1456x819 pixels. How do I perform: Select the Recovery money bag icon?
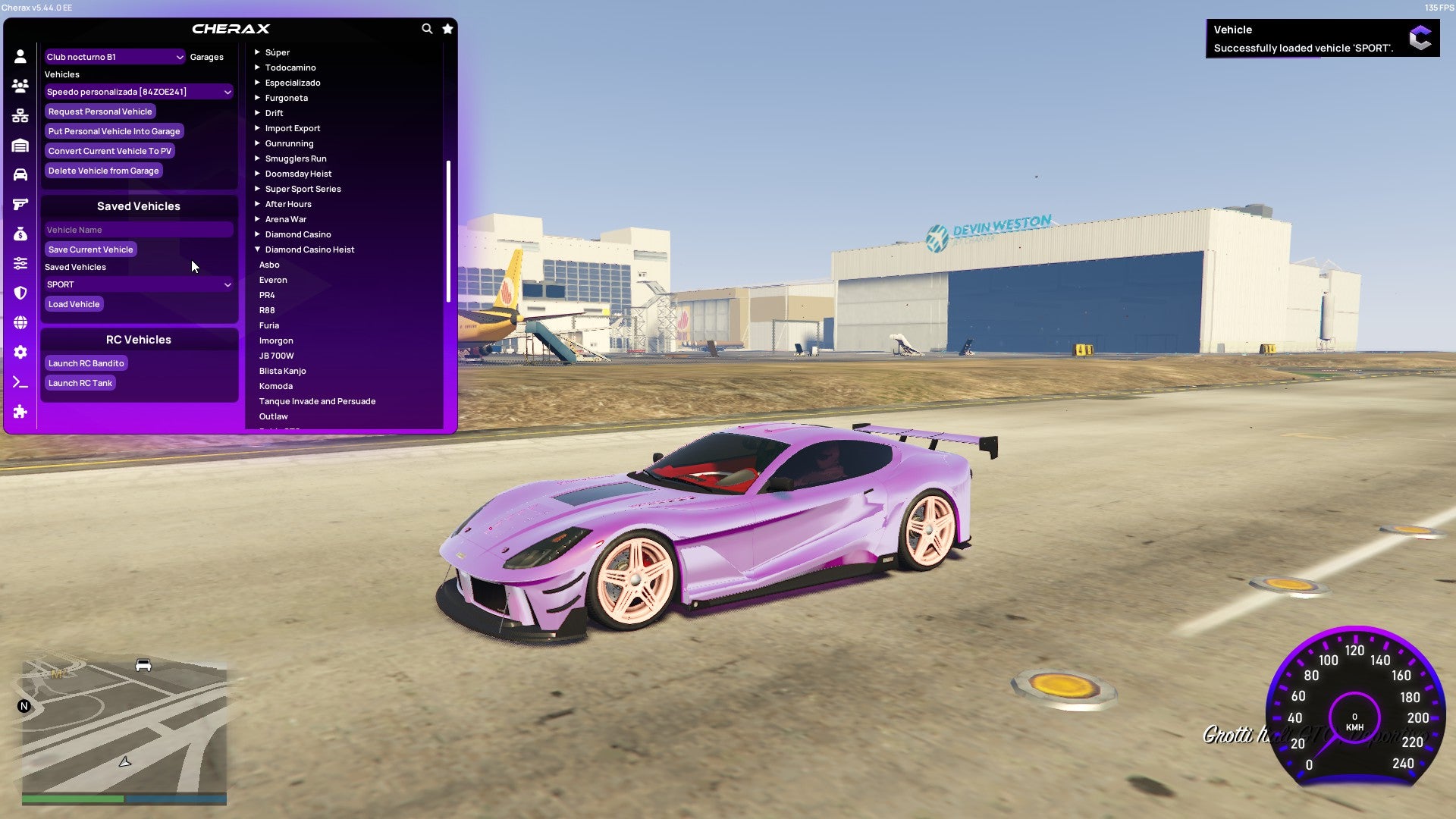pos(20,233)
